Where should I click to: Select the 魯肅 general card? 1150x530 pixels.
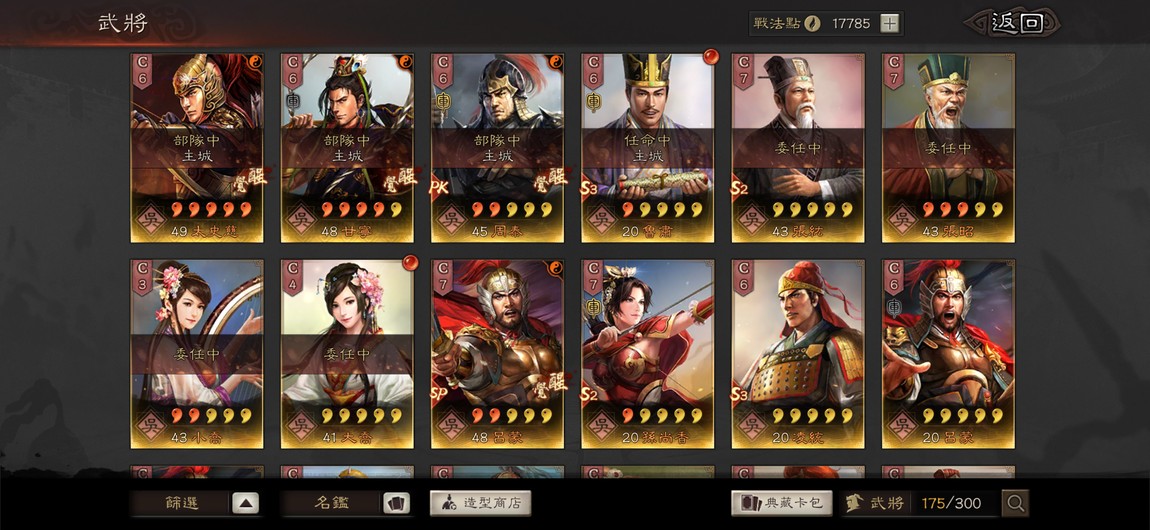(647, 147)
